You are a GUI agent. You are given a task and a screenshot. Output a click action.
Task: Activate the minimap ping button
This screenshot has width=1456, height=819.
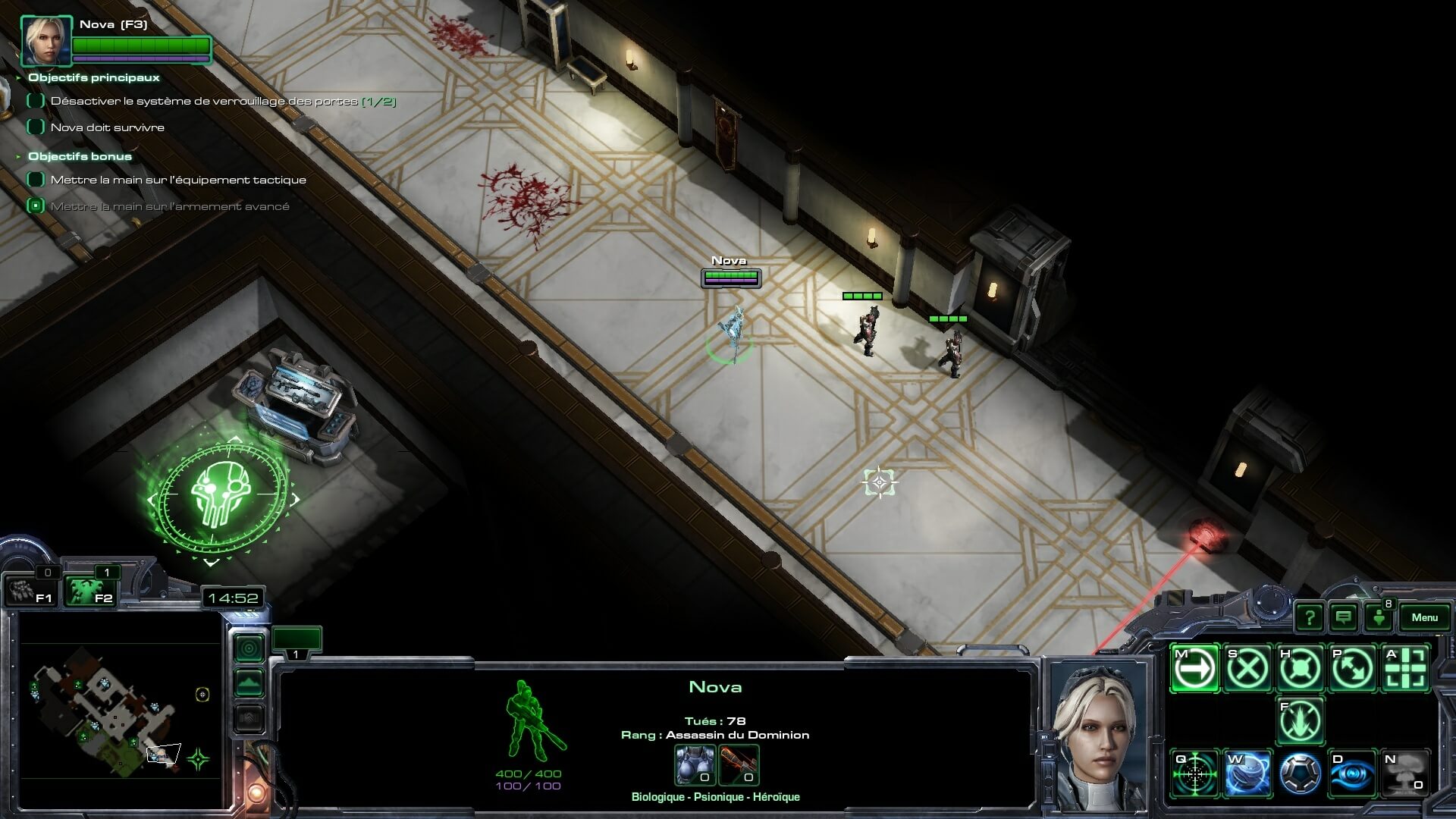249,648
